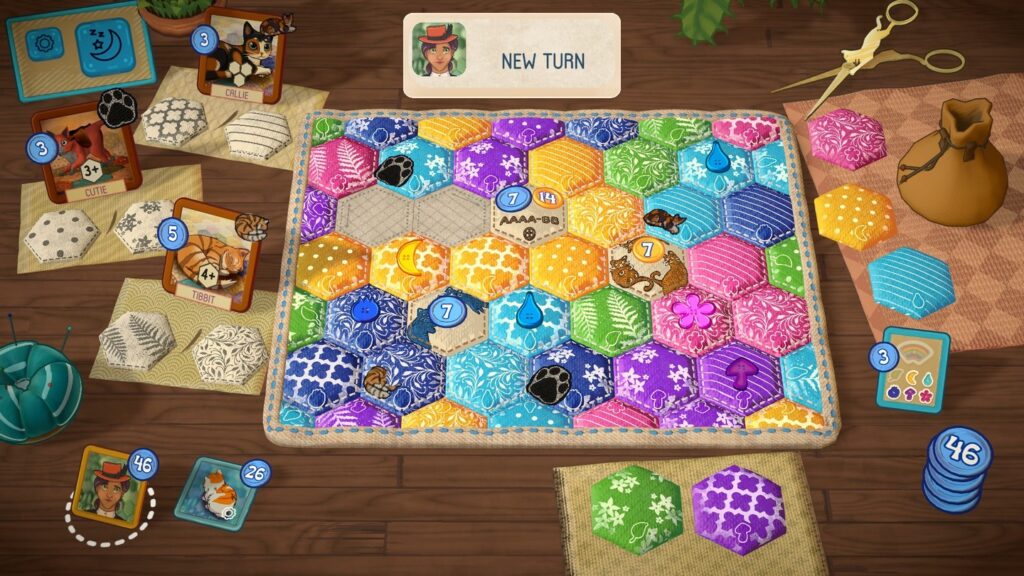Open the settings gear button
Viewport: 1024px width, 576px height.
click(x=44, y=45)
